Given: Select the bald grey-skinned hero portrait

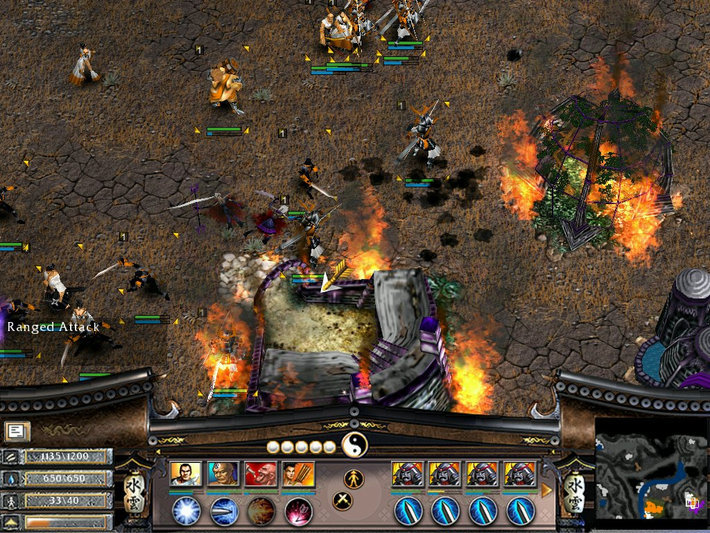Looking at the screenshot, I should pyautogui.click(x=224, y=473).
